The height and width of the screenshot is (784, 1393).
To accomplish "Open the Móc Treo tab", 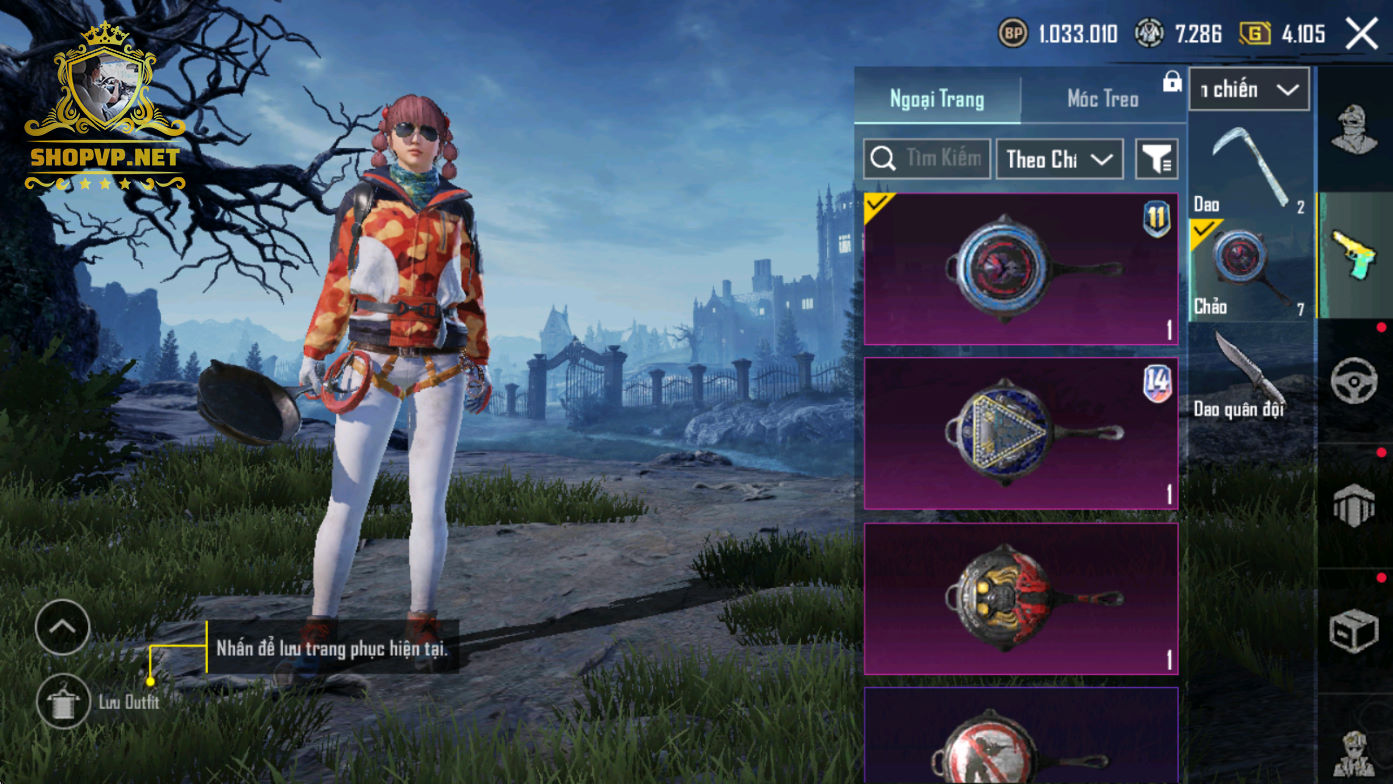I will (x=1103, y=99).
